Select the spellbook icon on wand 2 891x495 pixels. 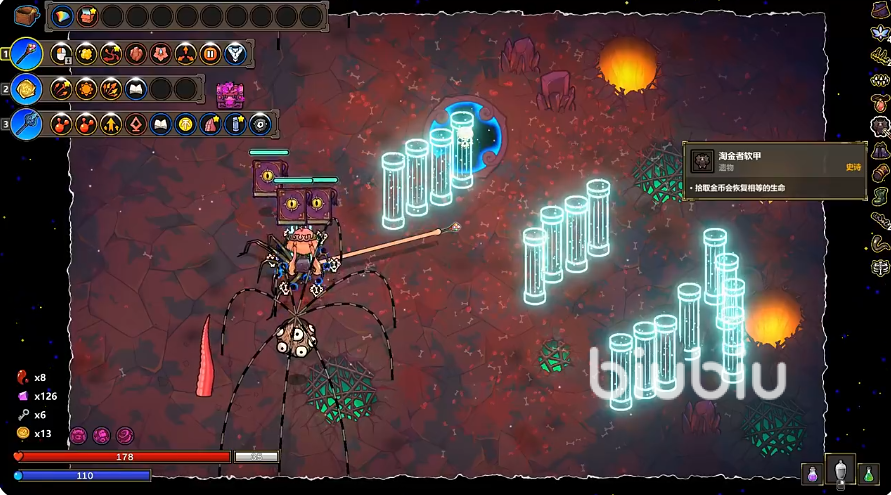(136, 89)
